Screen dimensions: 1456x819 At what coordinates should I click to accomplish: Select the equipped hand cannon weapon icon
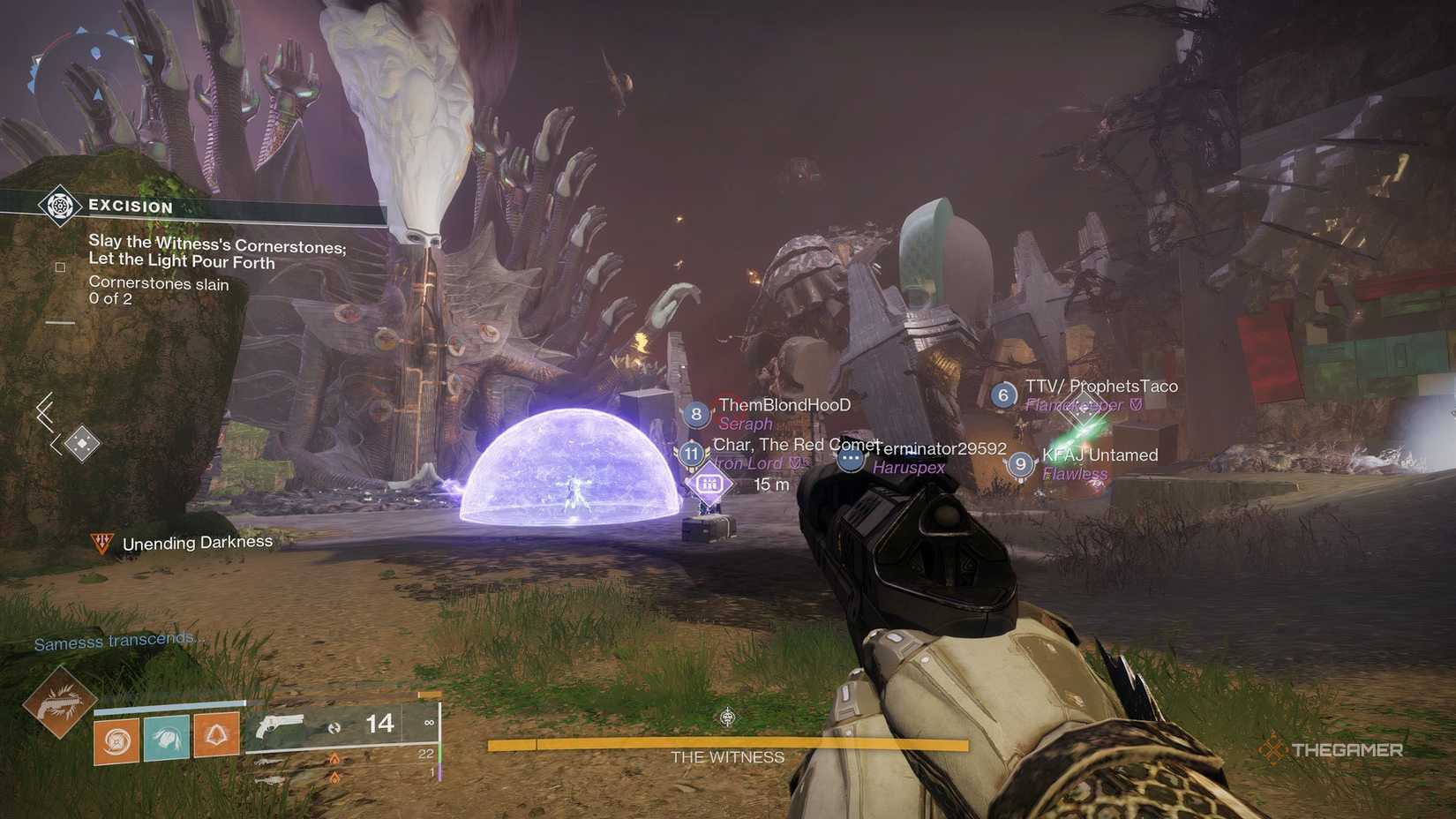(x=280, y=726)
